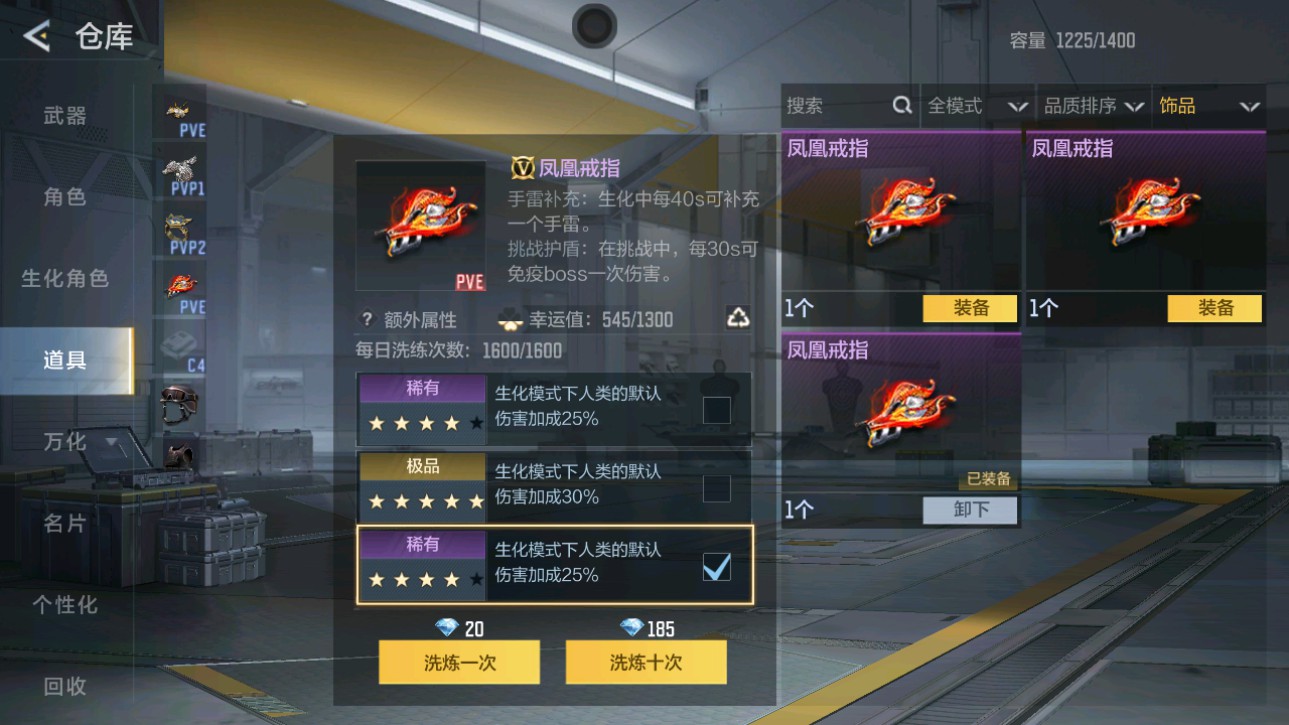Click the search magnifier icon
The height and width of the screenshot is (725, 1289).
point(902,105)
